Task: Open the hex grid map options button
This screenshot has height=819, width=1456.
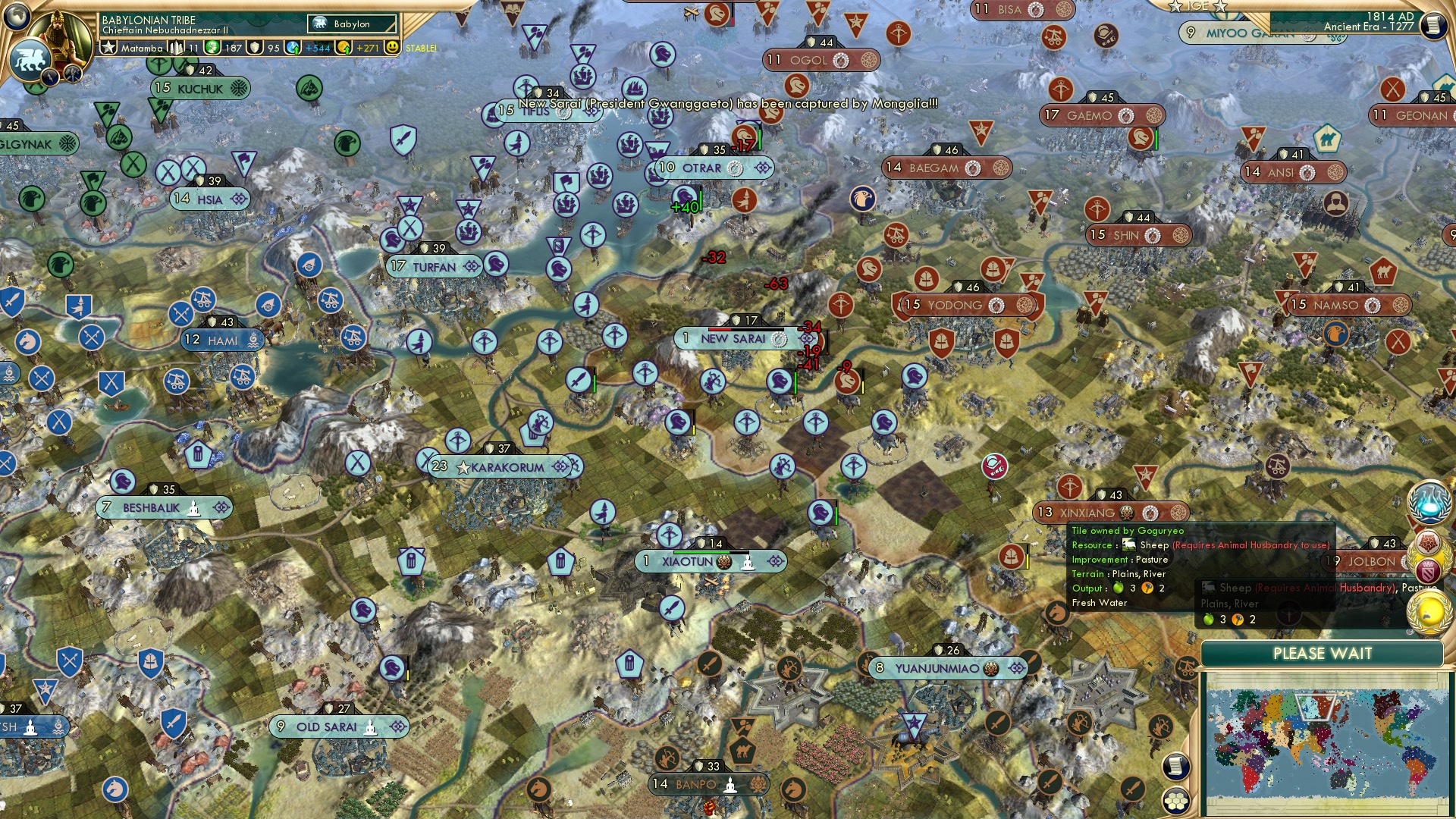Action: click(1175, 800)
